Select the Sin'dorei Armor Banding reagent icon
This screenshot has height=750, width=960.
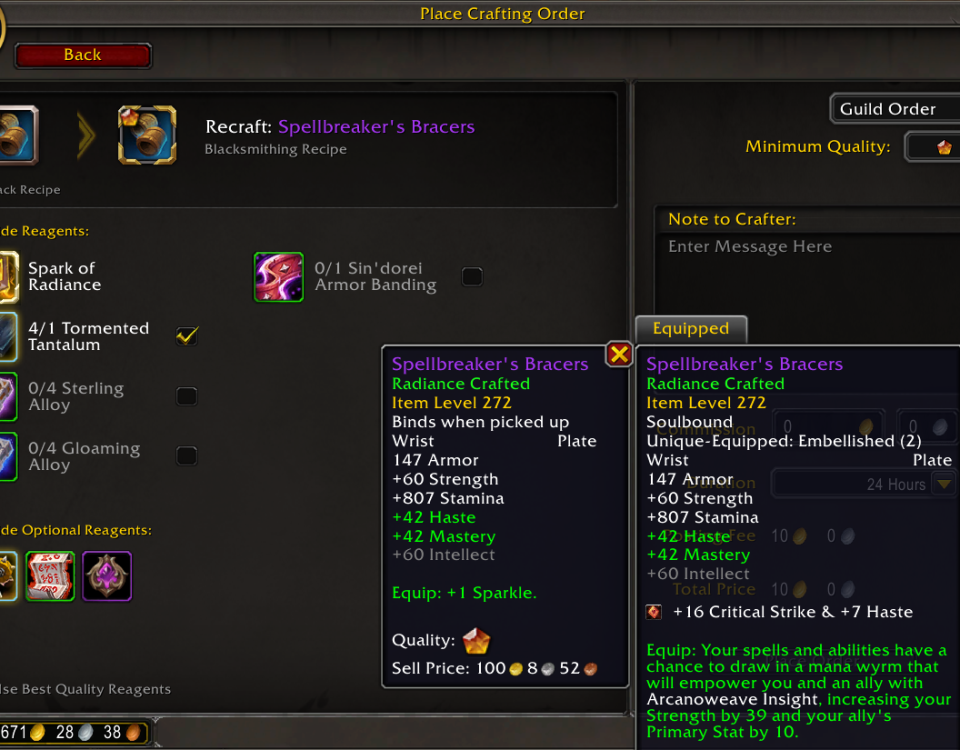click(x=279, y=277)
